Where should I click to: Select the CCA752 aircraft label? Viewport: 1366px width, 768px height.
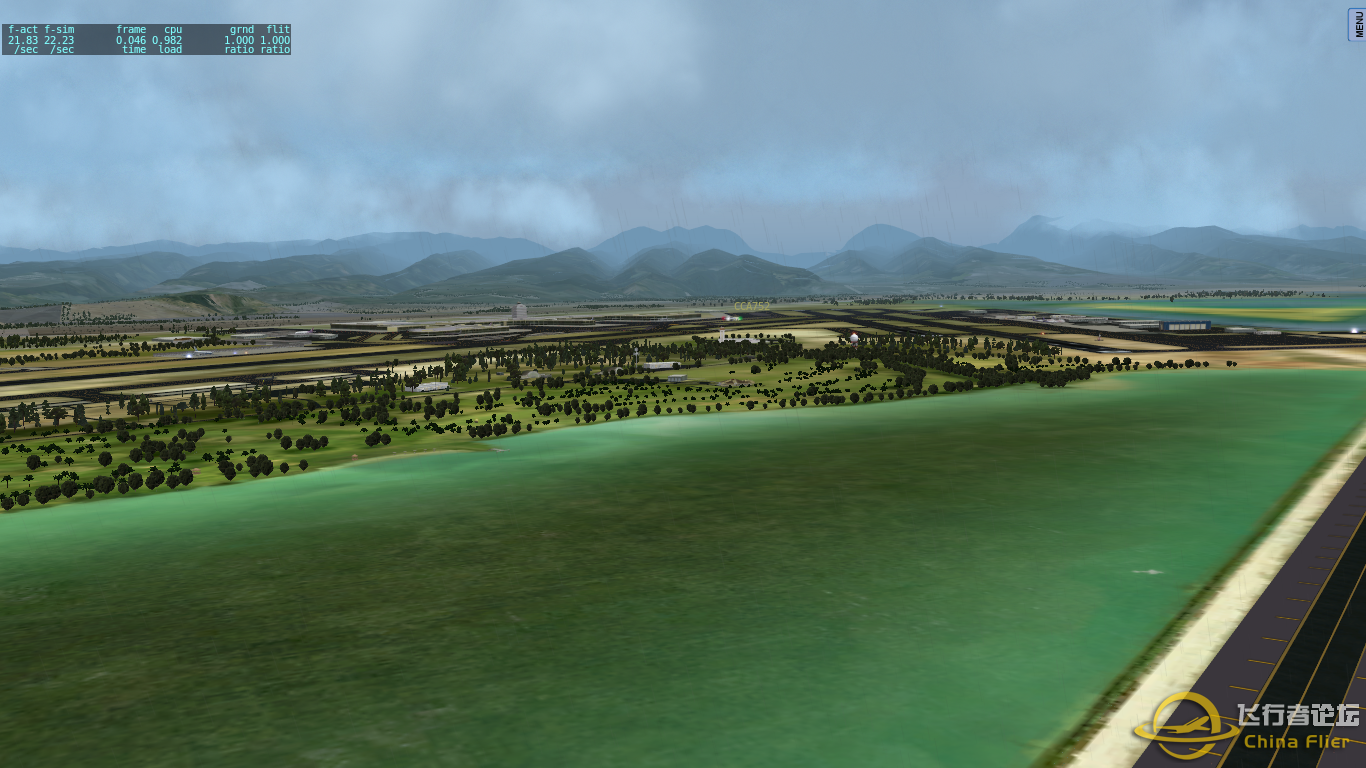click(x=752, y=306)
